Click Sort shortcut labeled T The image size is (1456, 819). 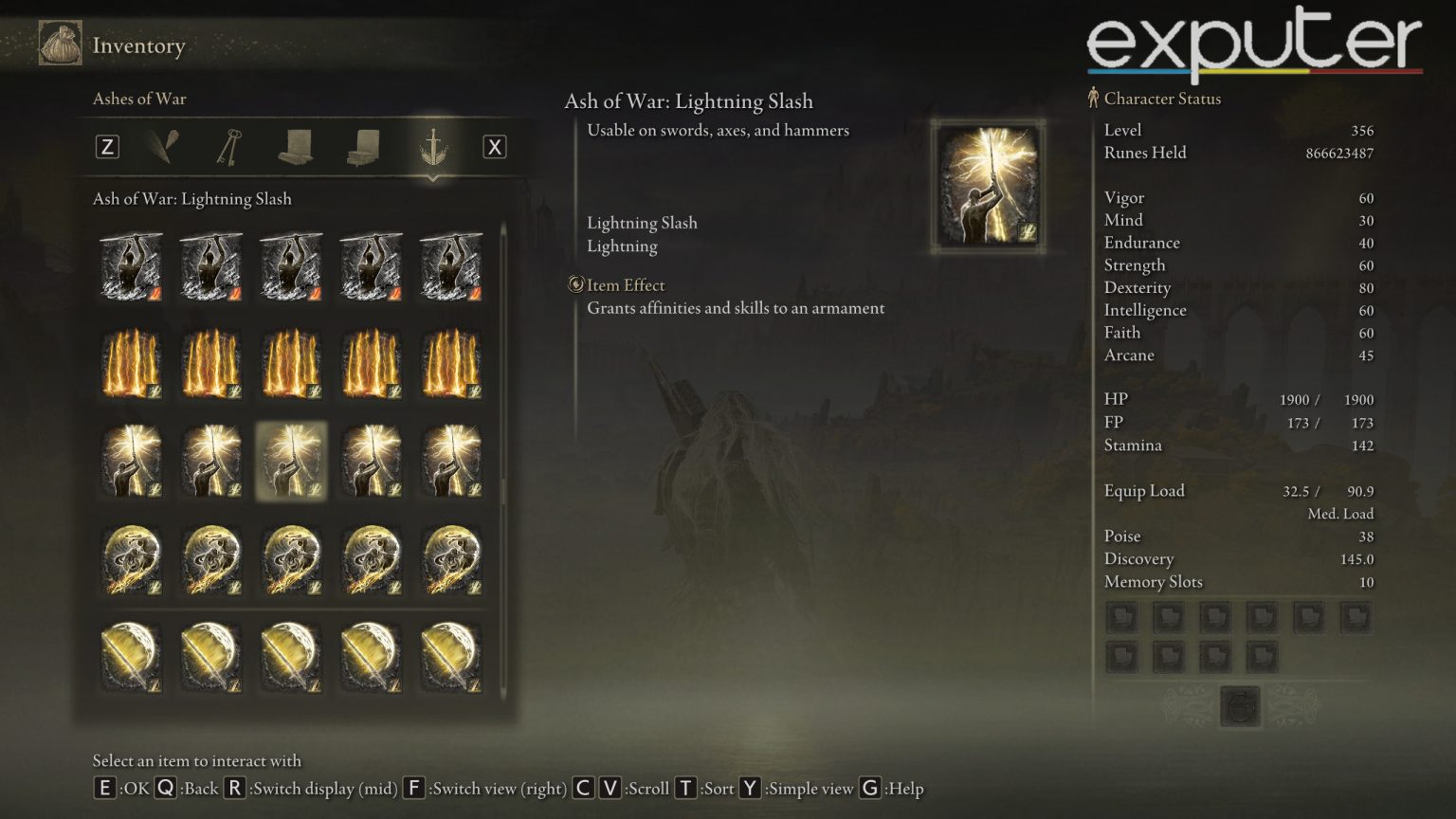coord(689,788)
